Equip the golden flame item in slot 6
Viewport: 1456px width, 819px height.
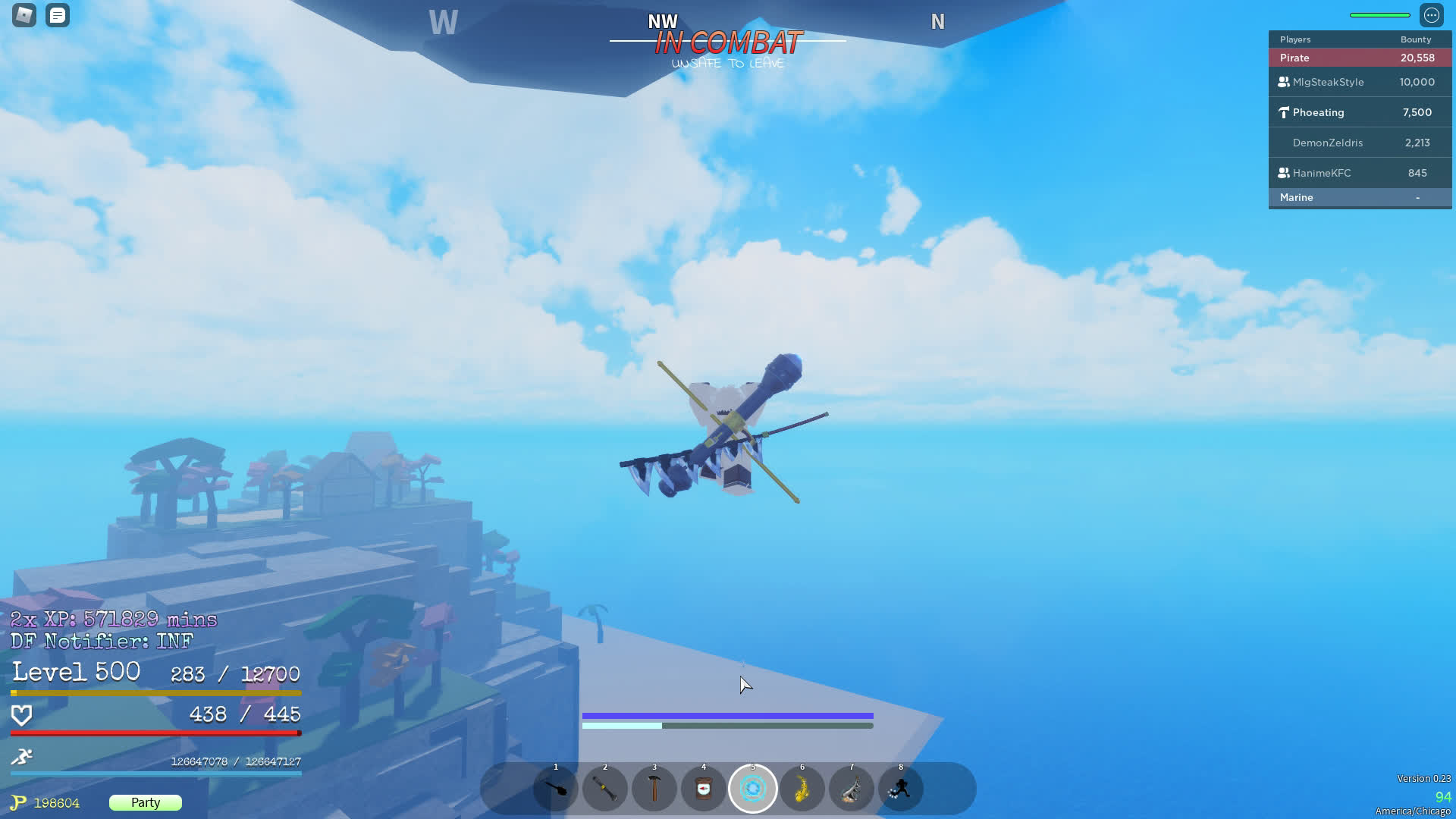click(802, 789)
